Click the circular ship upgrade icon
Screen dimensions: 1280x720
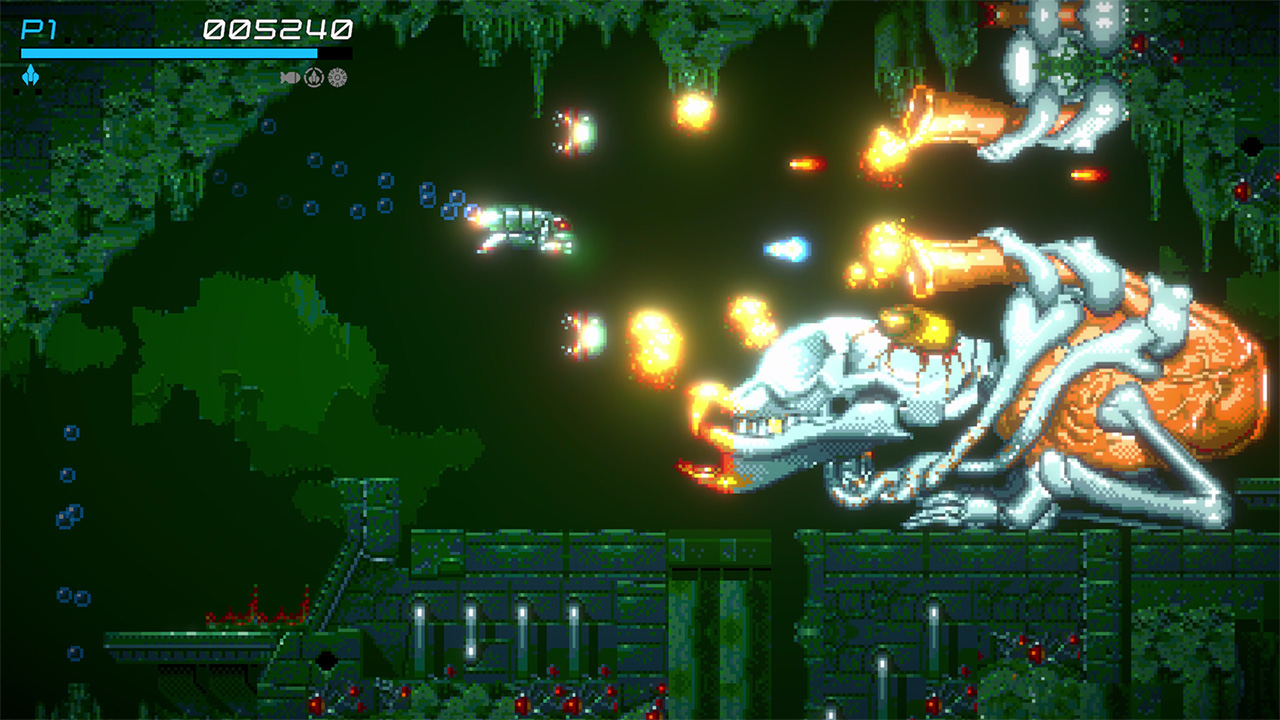314,76
